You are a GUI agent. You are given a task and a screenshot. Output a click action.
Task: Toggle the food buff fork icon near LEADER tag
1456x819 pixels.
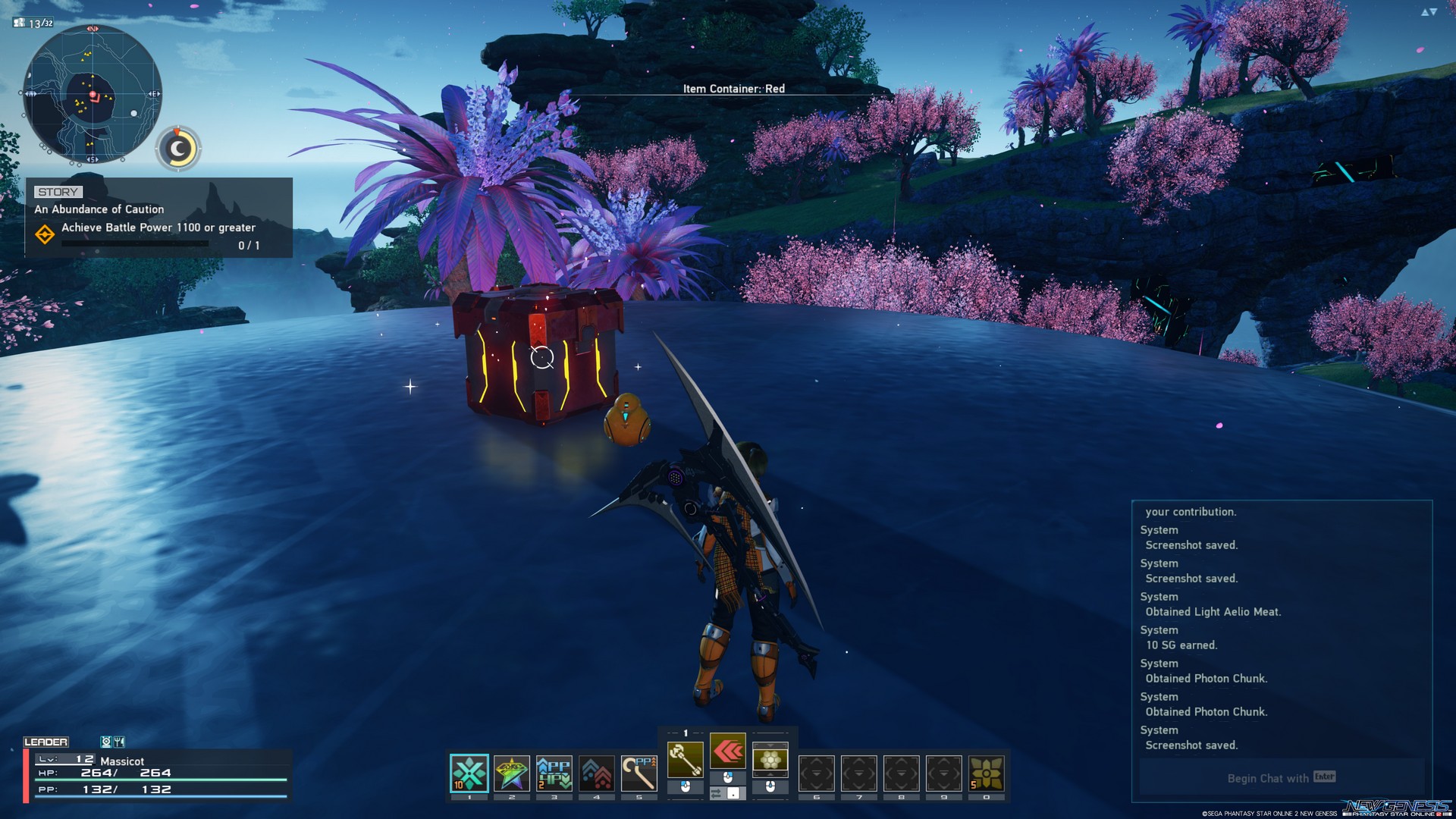pos(119,742)
